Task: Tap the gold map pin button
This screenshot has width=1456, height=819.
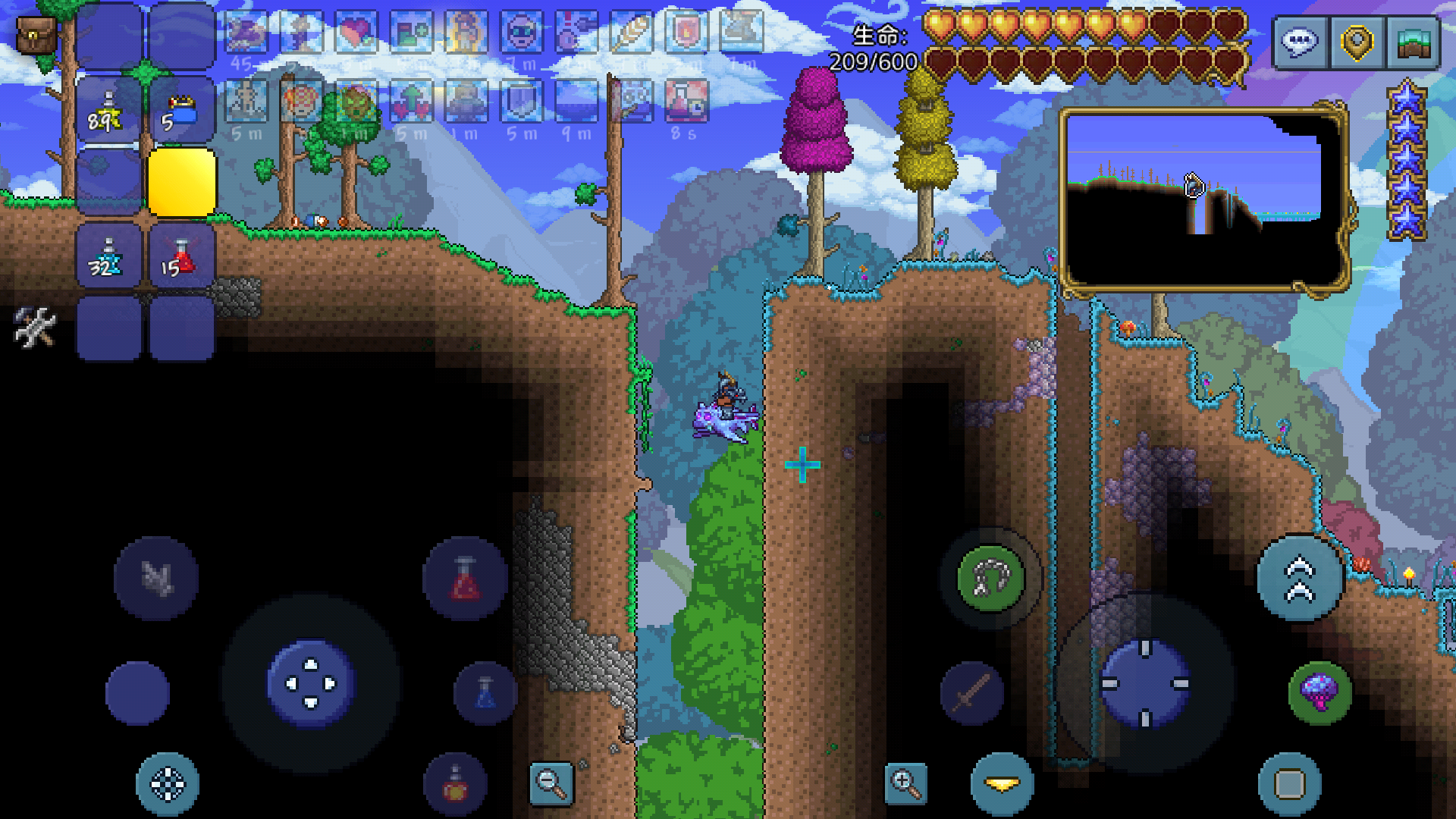Action: (x=1357, y=43)
